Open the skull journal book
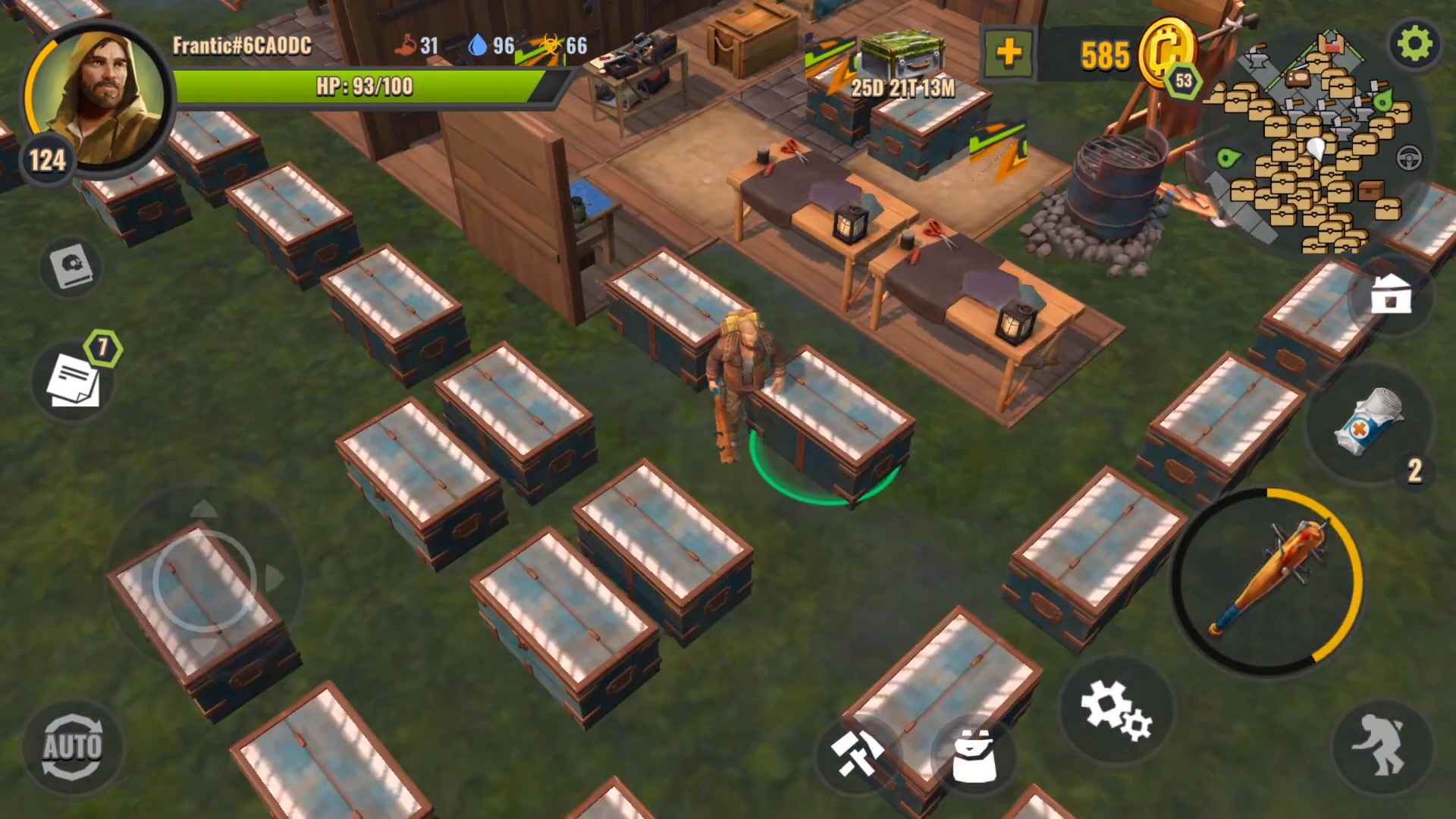The height and width of the screenshot is (819, 1456). coord(71,266)
